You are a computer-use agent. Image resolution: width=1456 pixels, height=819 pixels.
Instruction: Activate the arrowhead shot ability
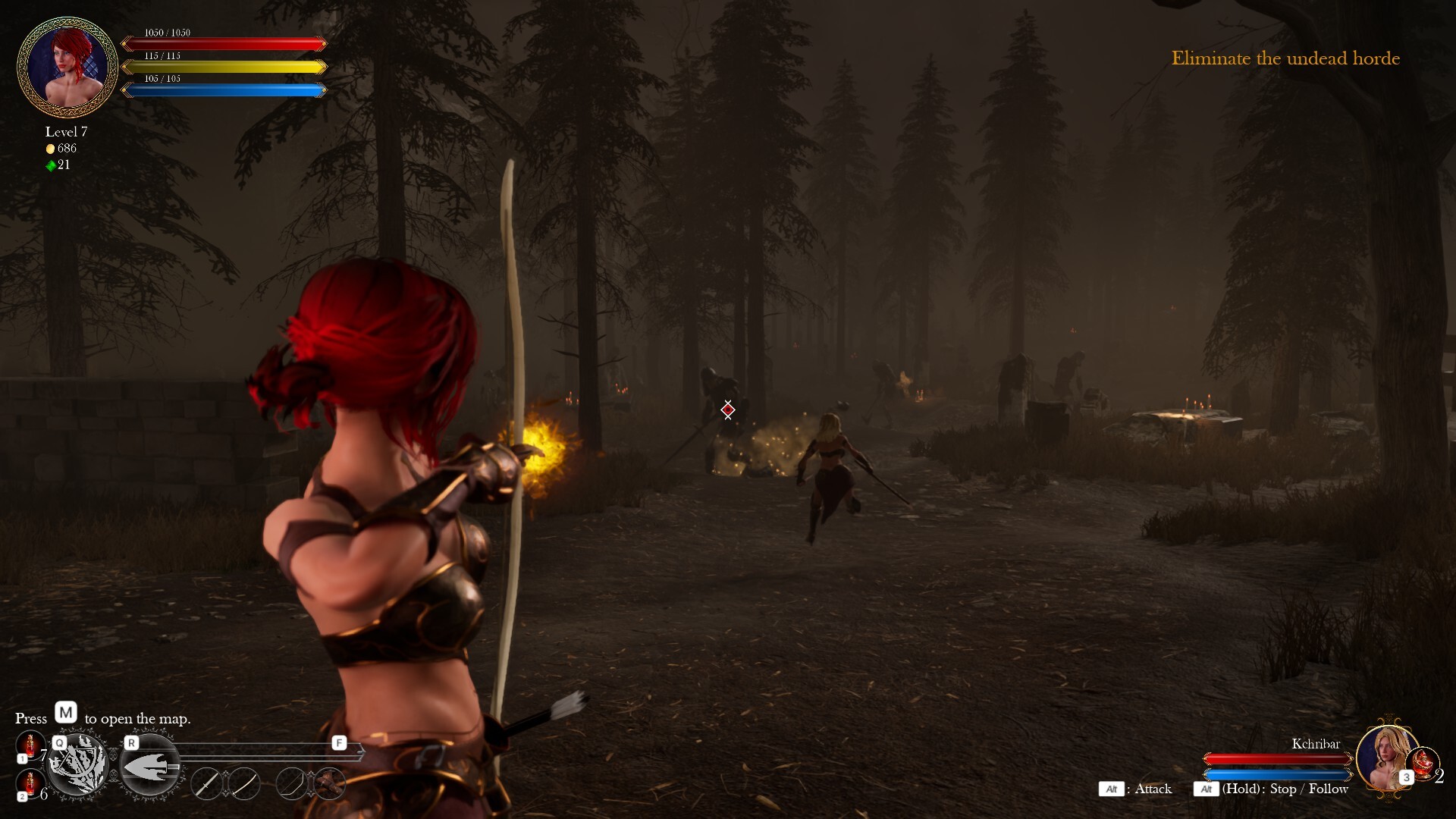[x=150, y=766]
